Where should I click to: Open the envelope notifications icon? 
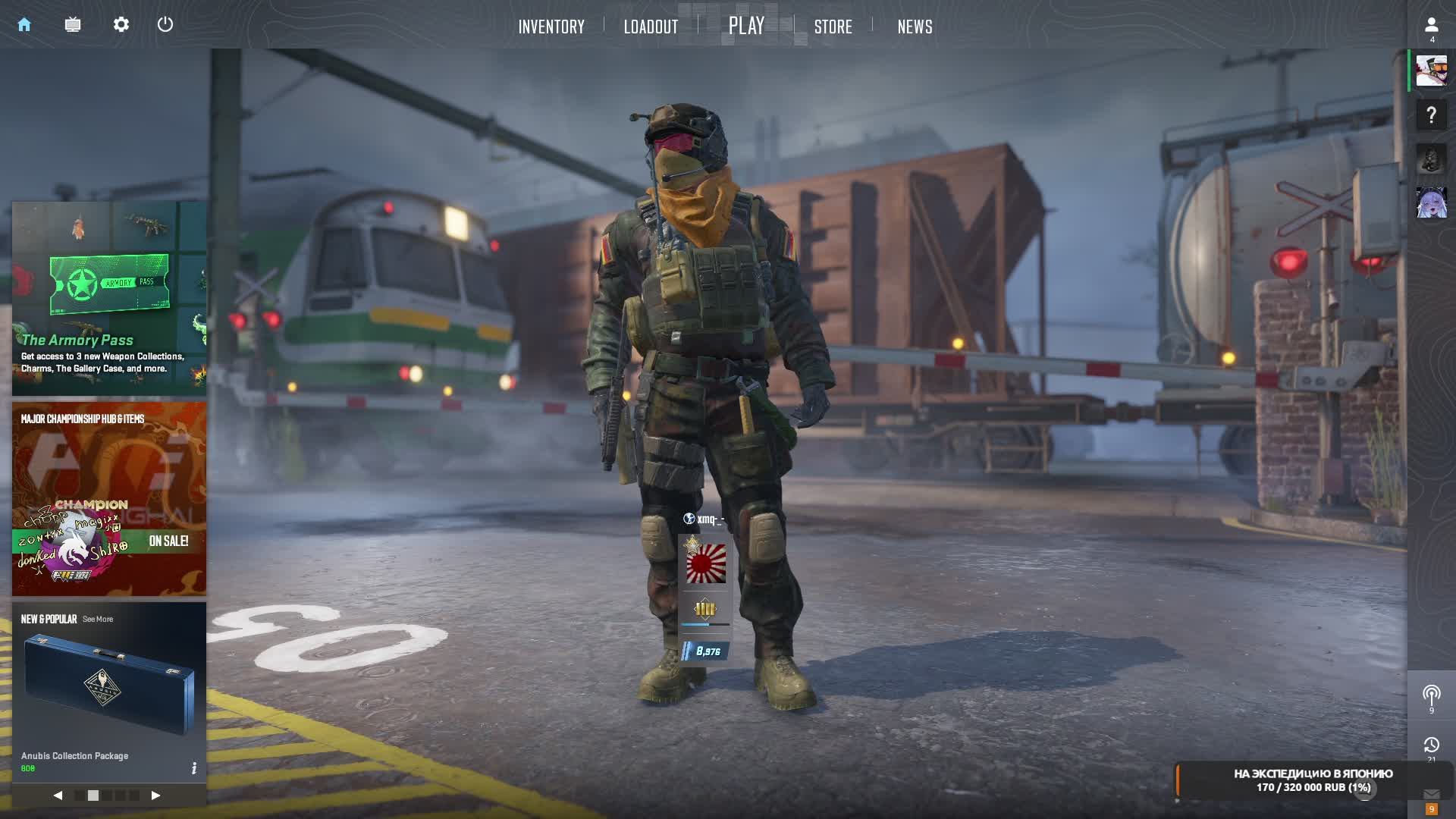pyautogui.click(x=1431, y=794)
